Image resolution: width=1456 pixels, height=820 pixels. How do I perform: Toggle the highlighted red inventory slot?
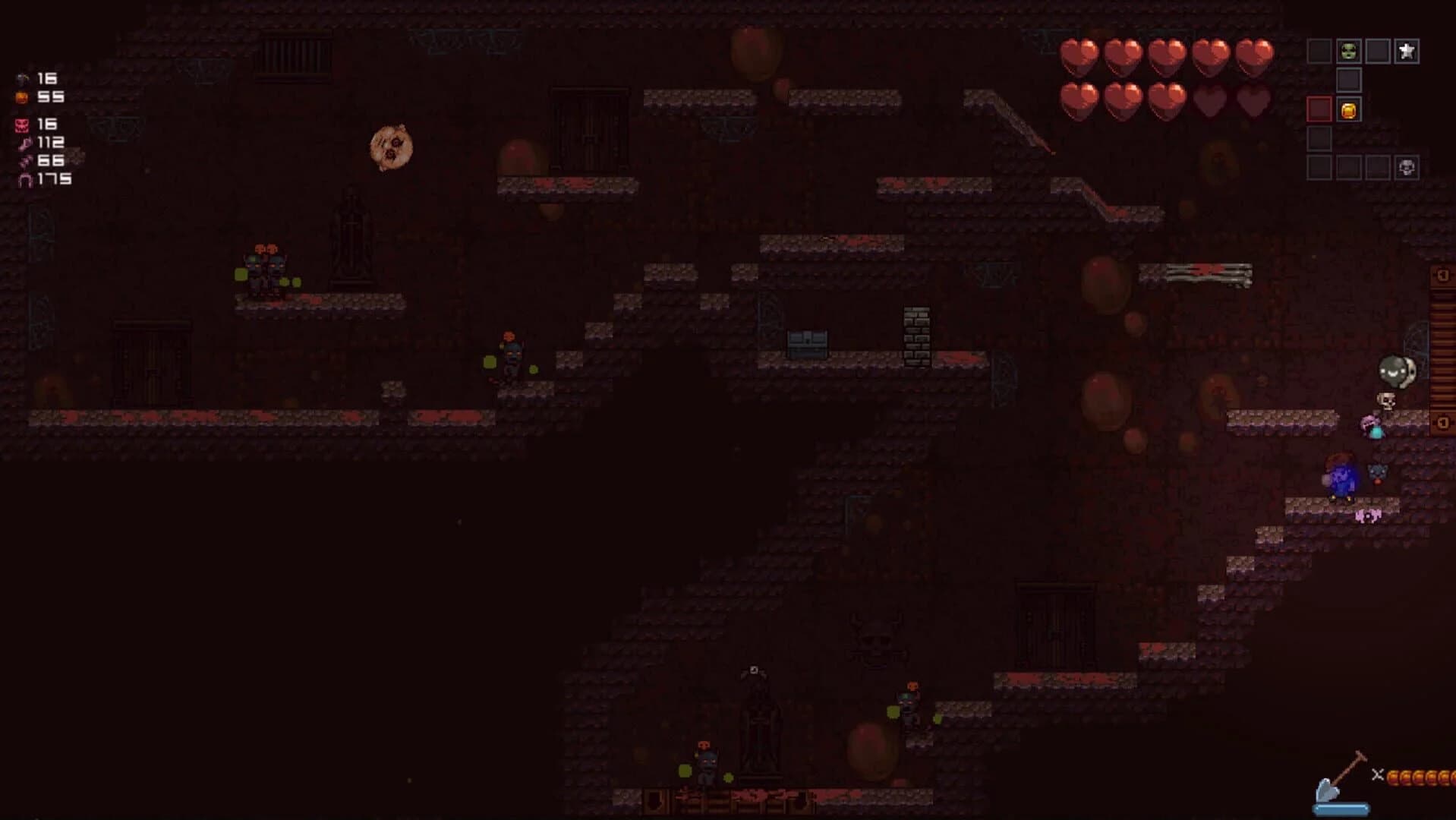[1319, 109]
